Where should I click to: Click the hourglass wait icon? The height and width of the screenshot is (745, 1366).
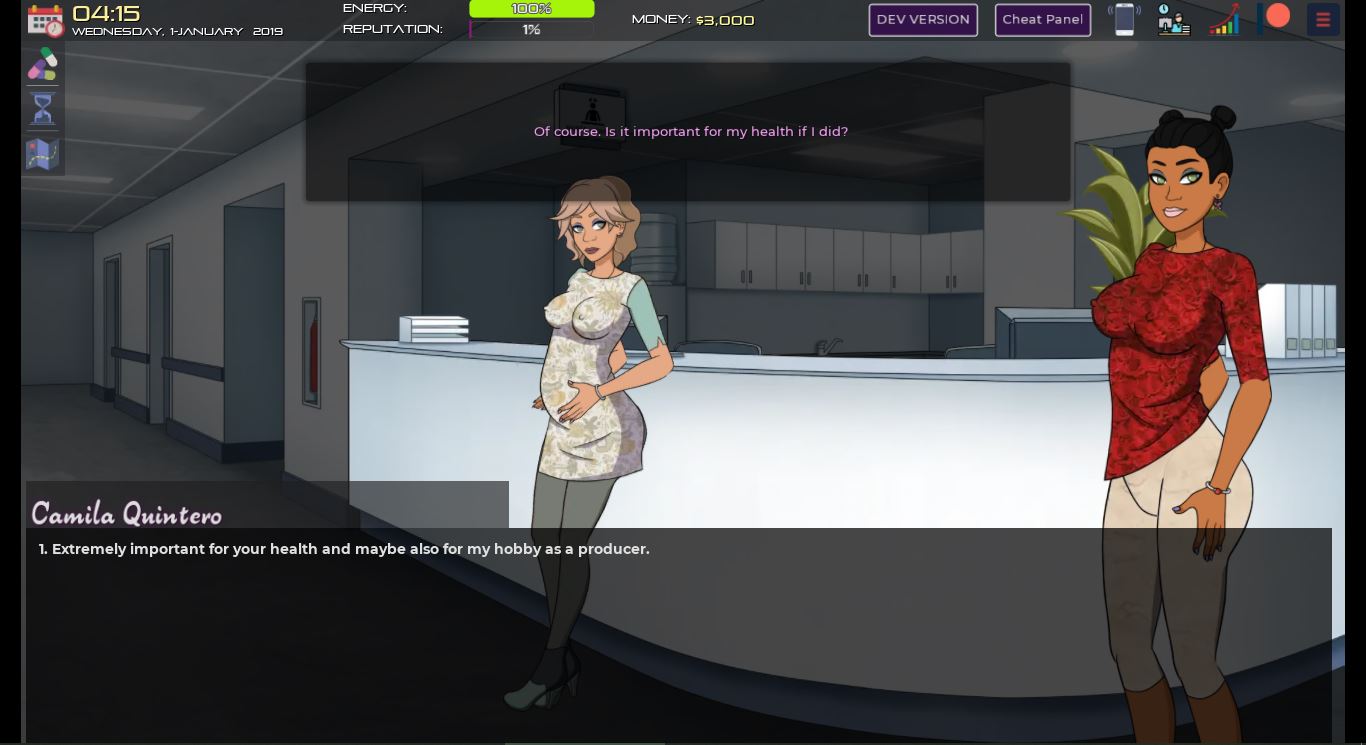(43, 109)
